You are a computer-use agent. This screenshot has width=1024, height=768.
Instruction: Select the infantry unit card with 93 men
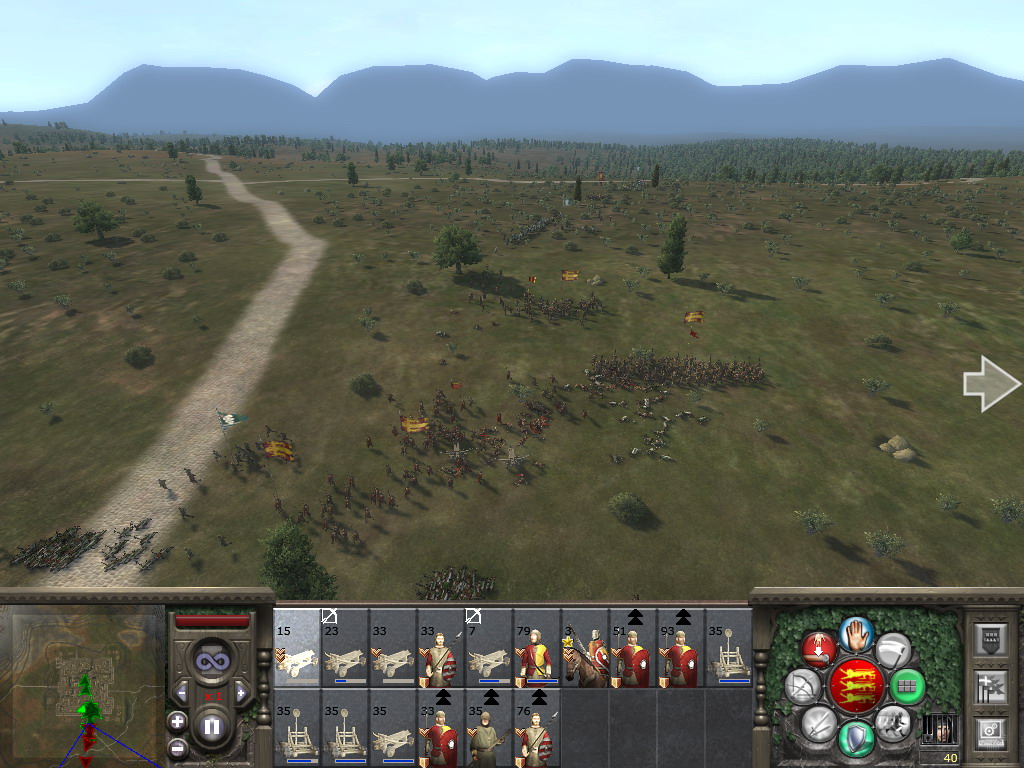pos(681,648)
